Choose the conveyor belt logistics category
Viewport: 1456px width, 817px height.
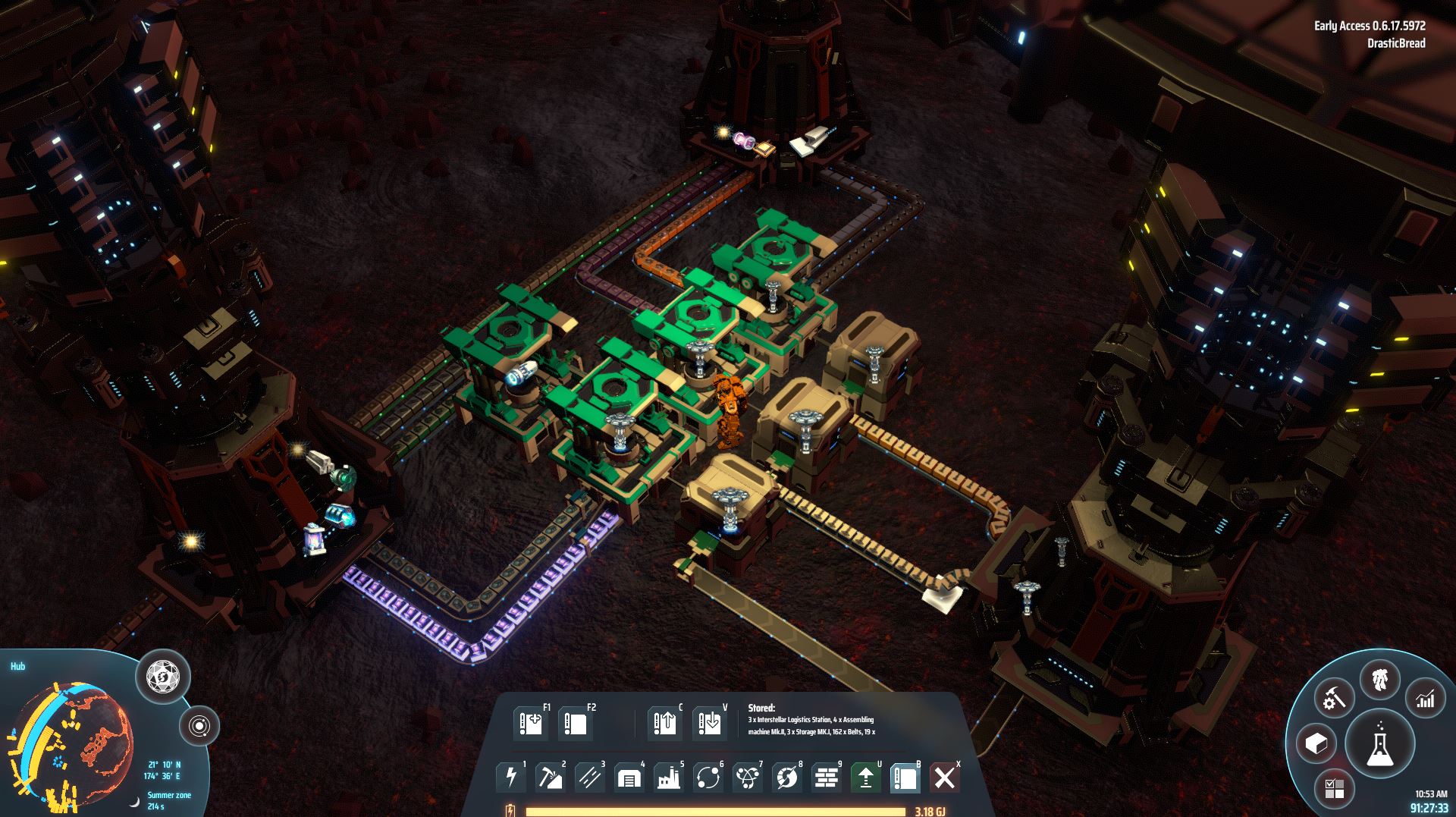coord(590,778)
